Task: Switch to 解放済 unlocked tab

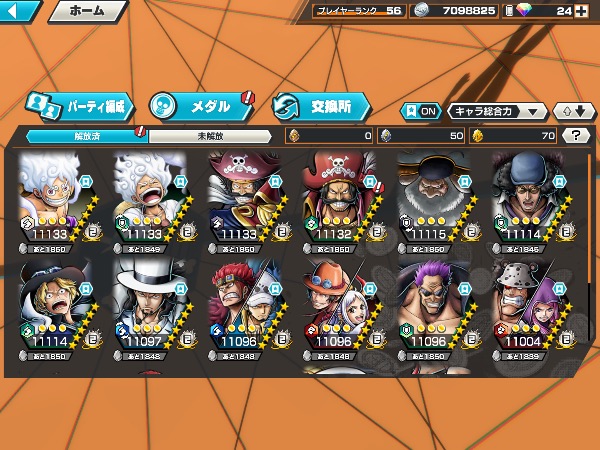Action: click(82, 135)
